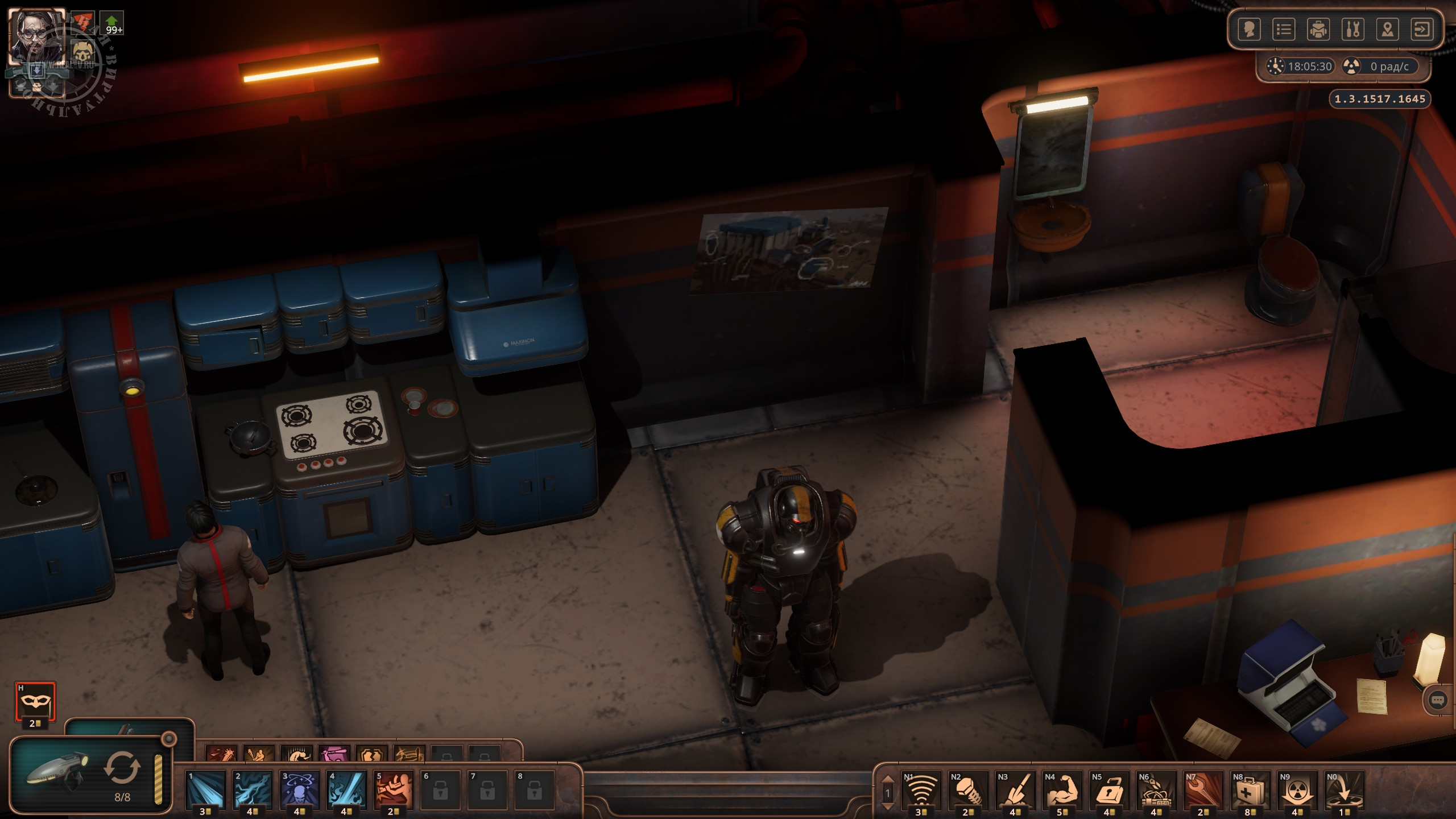
Task: Toggle the stealth mask ability
Action: click(x=35, y=701)
